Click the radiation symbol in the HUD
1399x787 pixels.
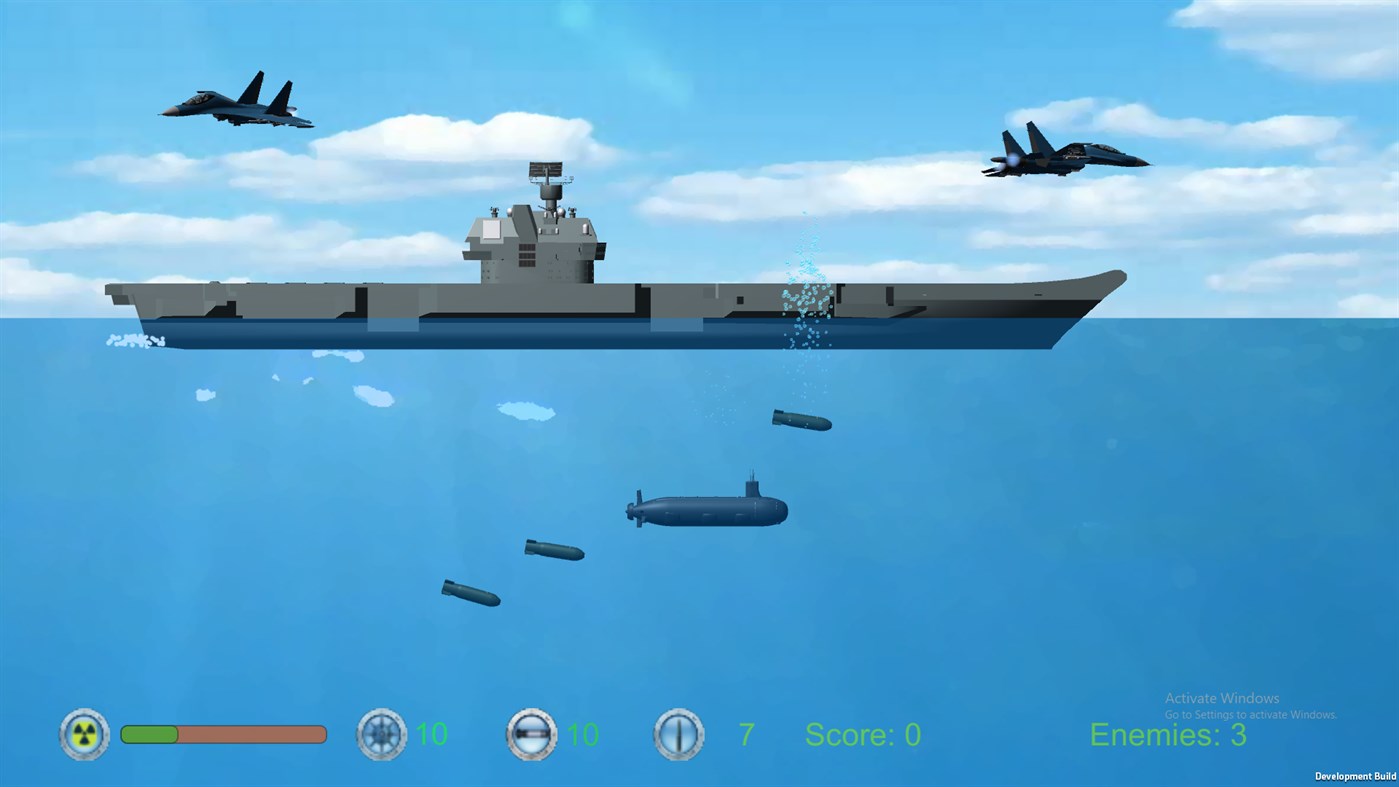(x=84, y=734)
